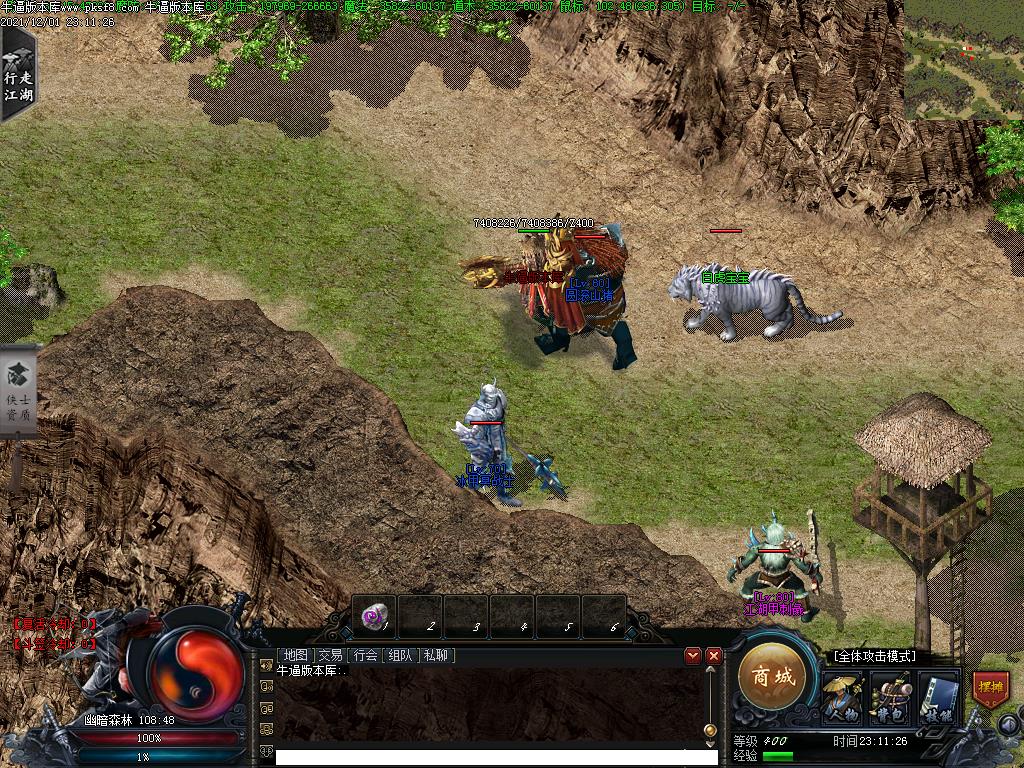
Task: Open the 行走江湖 side tab
Action: [x=17, y=72]
